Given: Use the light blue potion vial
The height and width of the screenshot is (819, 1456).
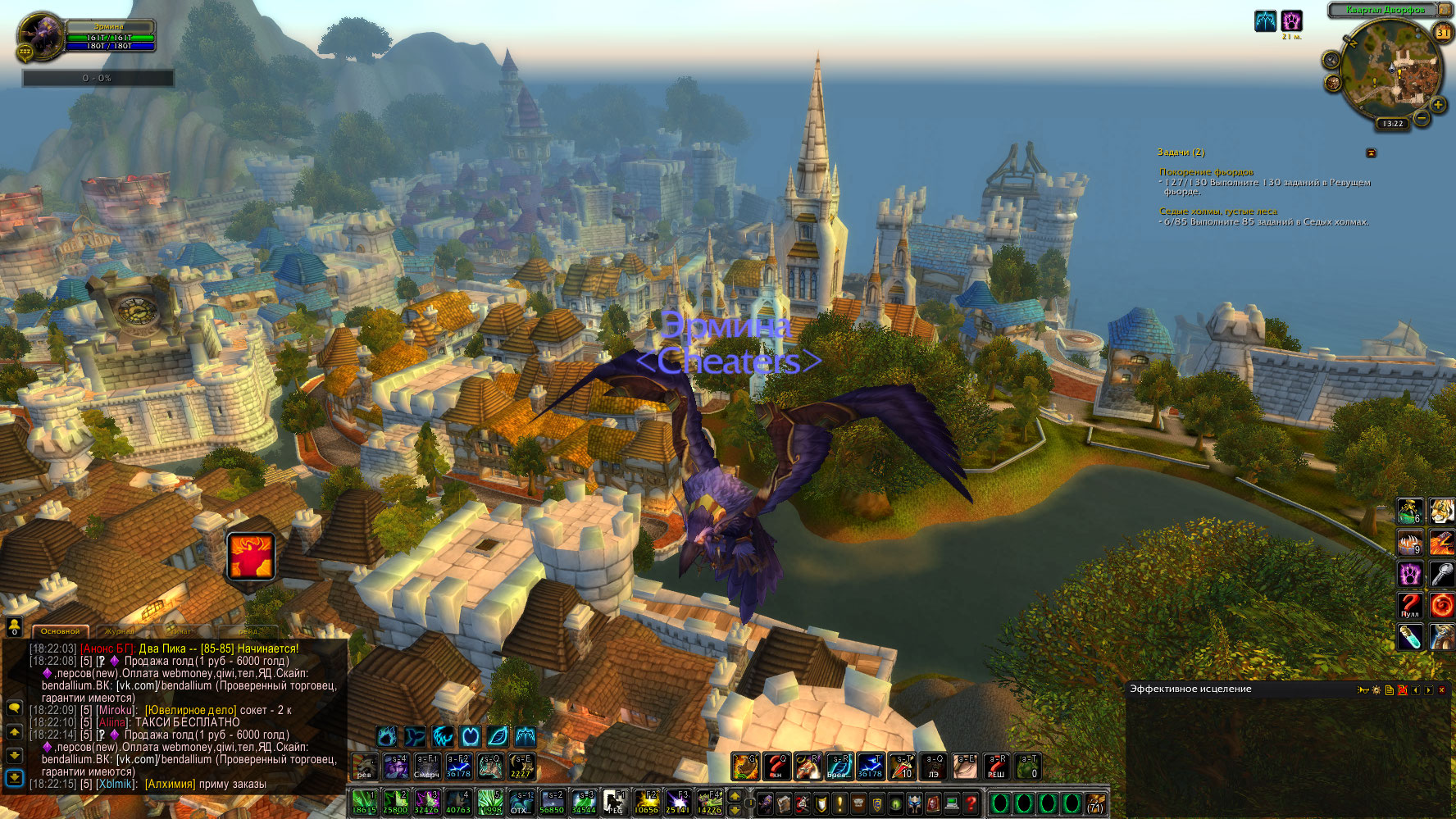Looking at the screenshot, I should [x=1409, y=637].
